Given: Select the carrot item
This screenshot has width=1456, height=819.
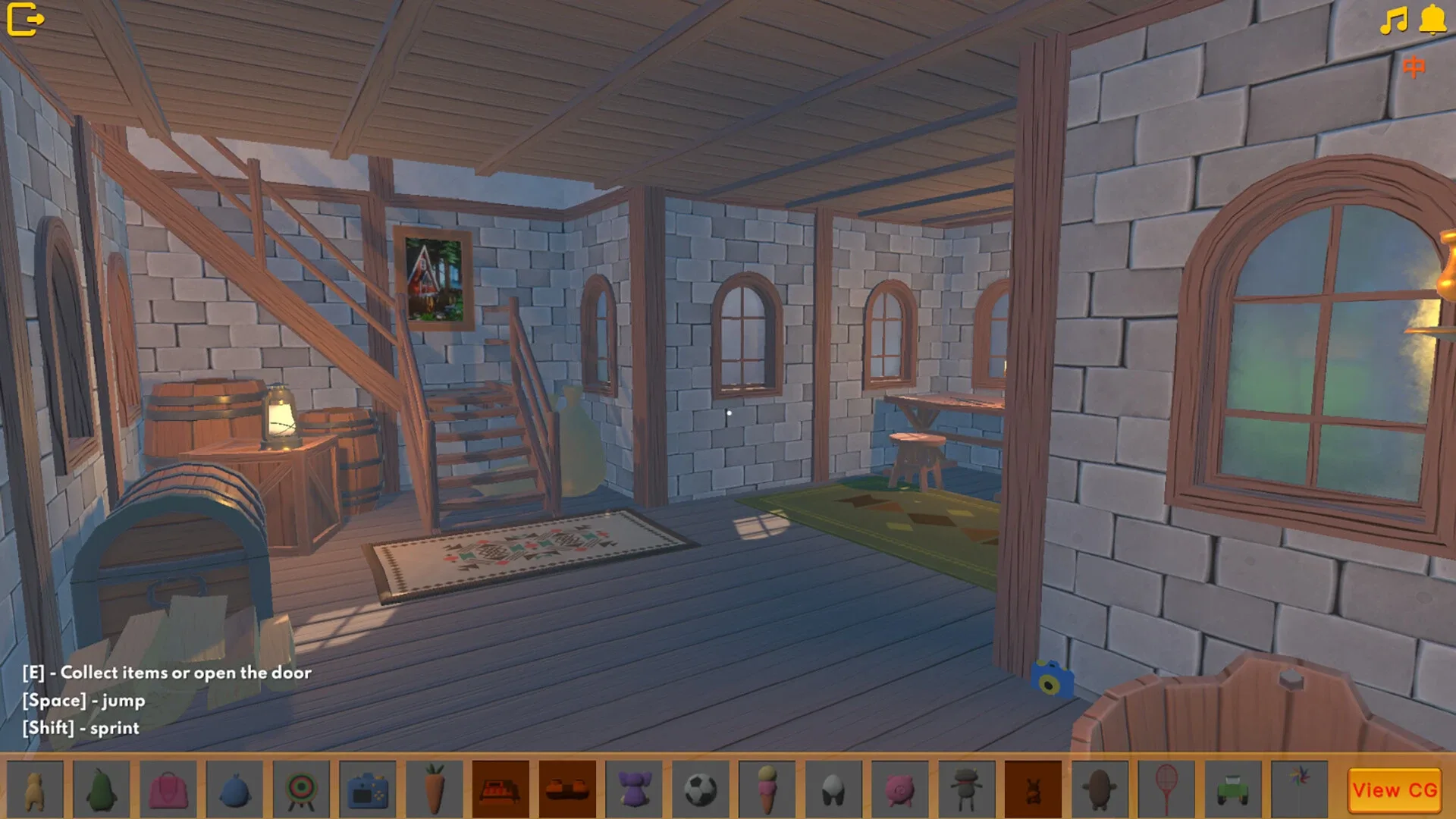Looking at the screenshot, I should tap(435, 789).
